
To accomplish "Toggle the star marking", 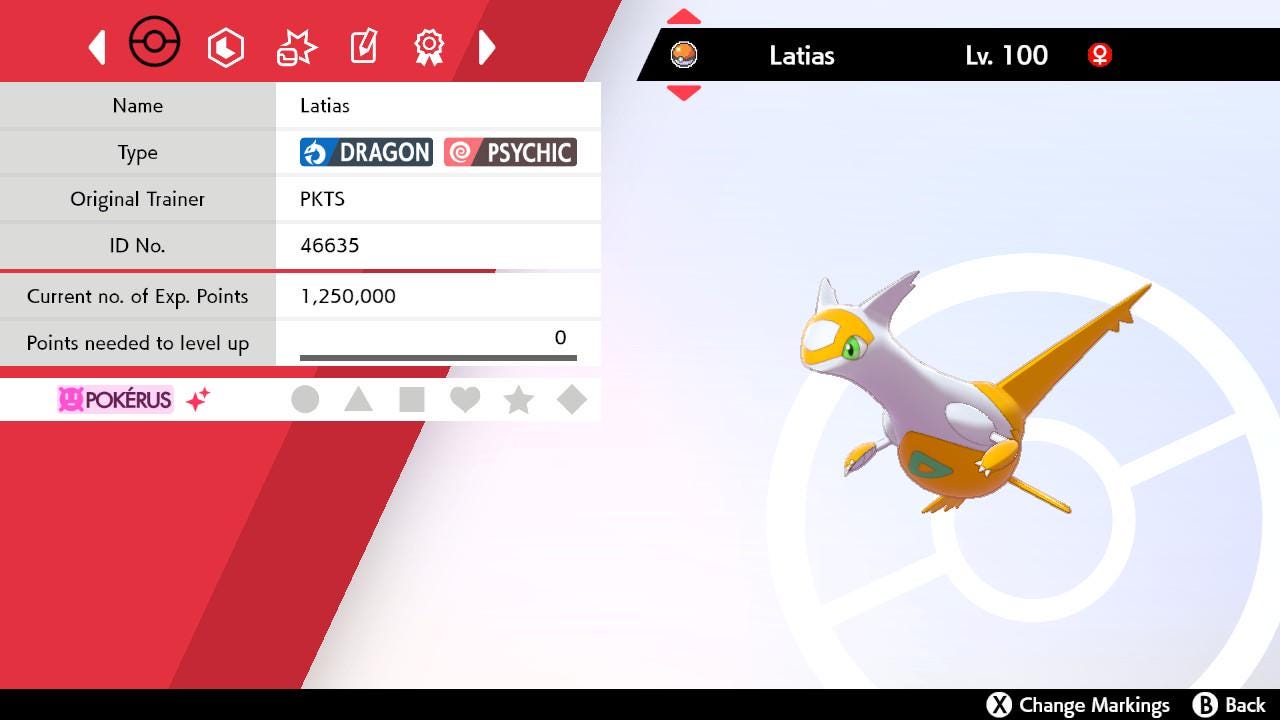I will 518,400.
